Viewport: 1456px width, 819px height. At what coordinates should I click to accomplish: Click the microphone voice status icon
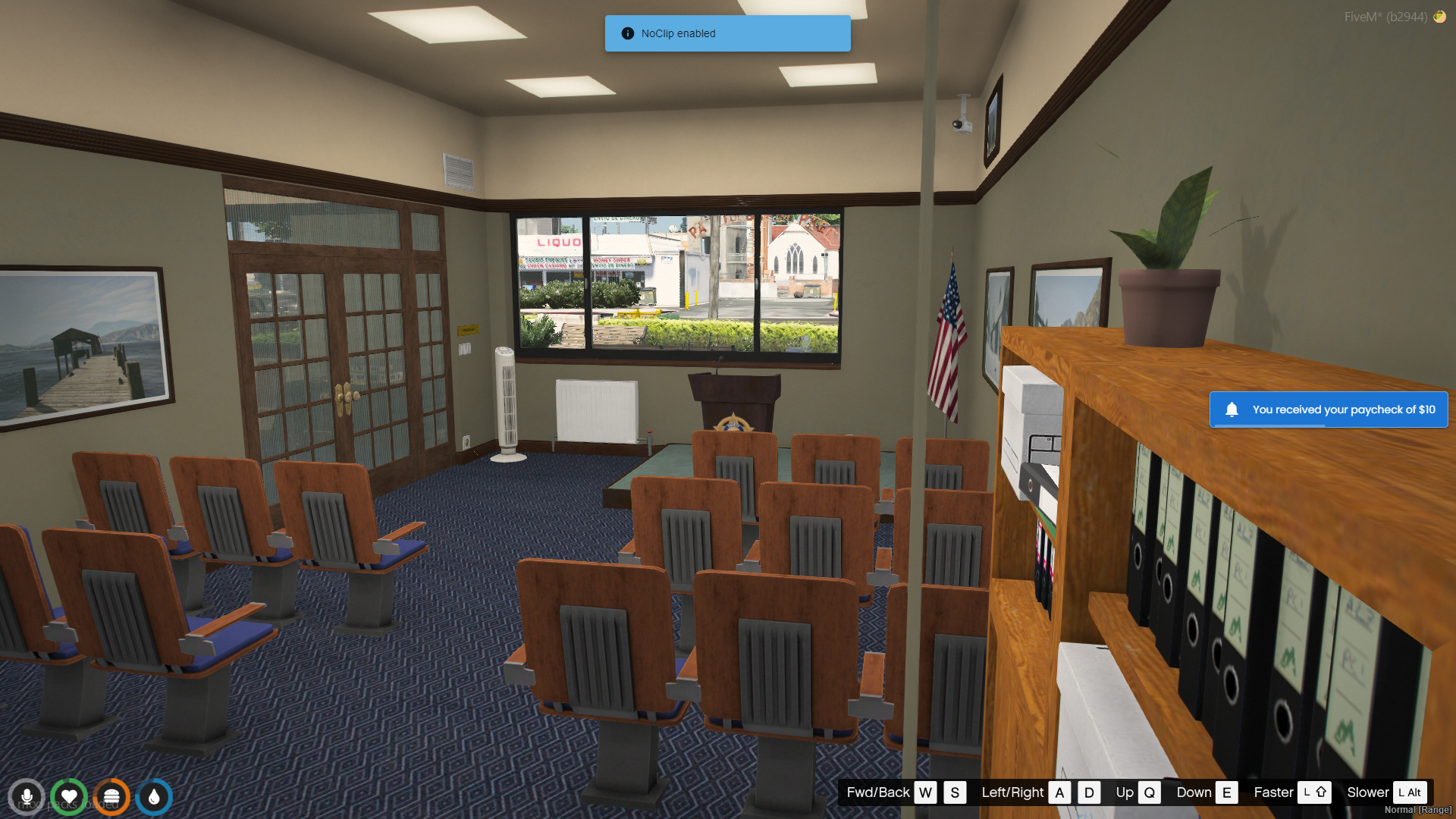tap(27, 797)
